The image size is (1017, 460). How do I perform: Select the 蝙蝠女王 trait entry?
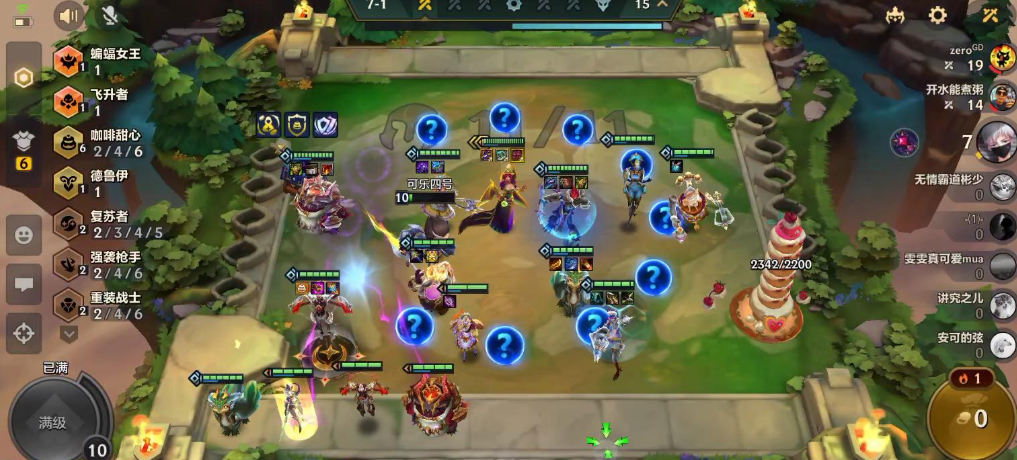(98, 61)
